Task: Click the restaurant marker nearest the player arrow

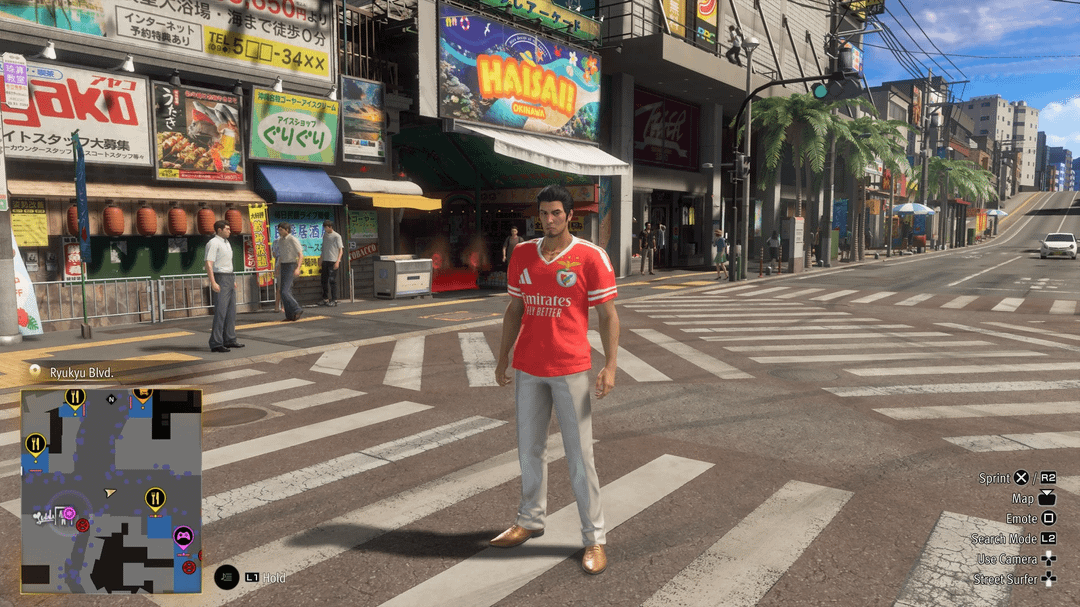Action: tap(155, 497)
